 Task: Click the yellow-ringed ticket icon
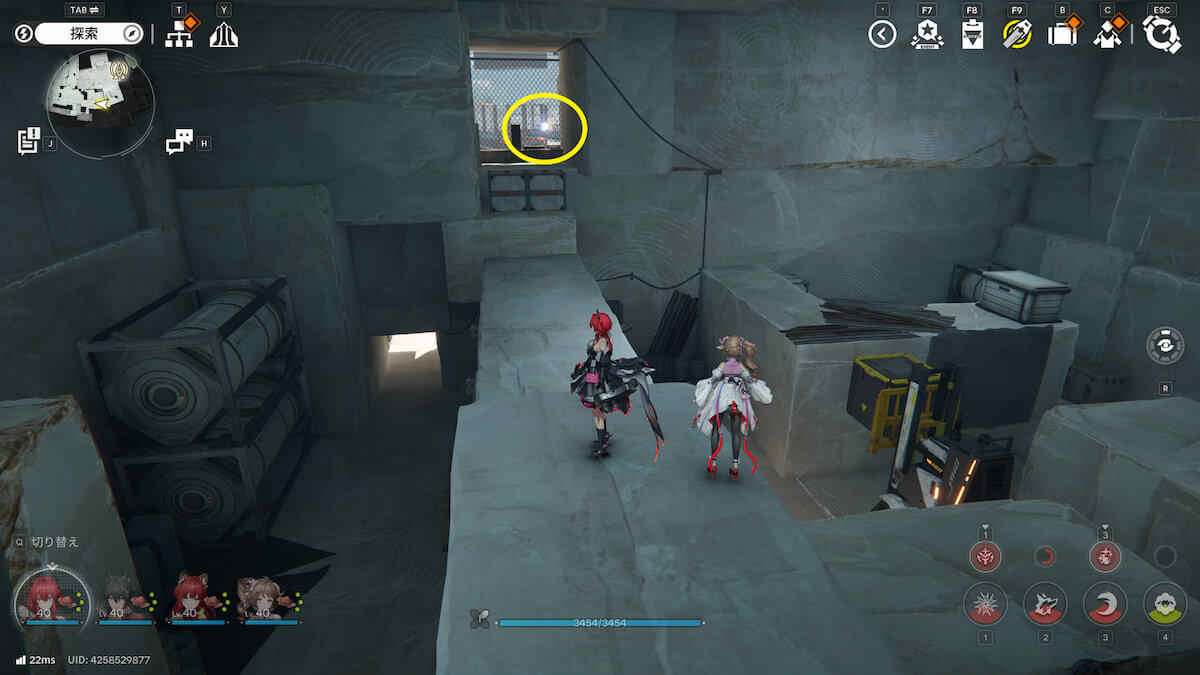tap(1017, 35)
